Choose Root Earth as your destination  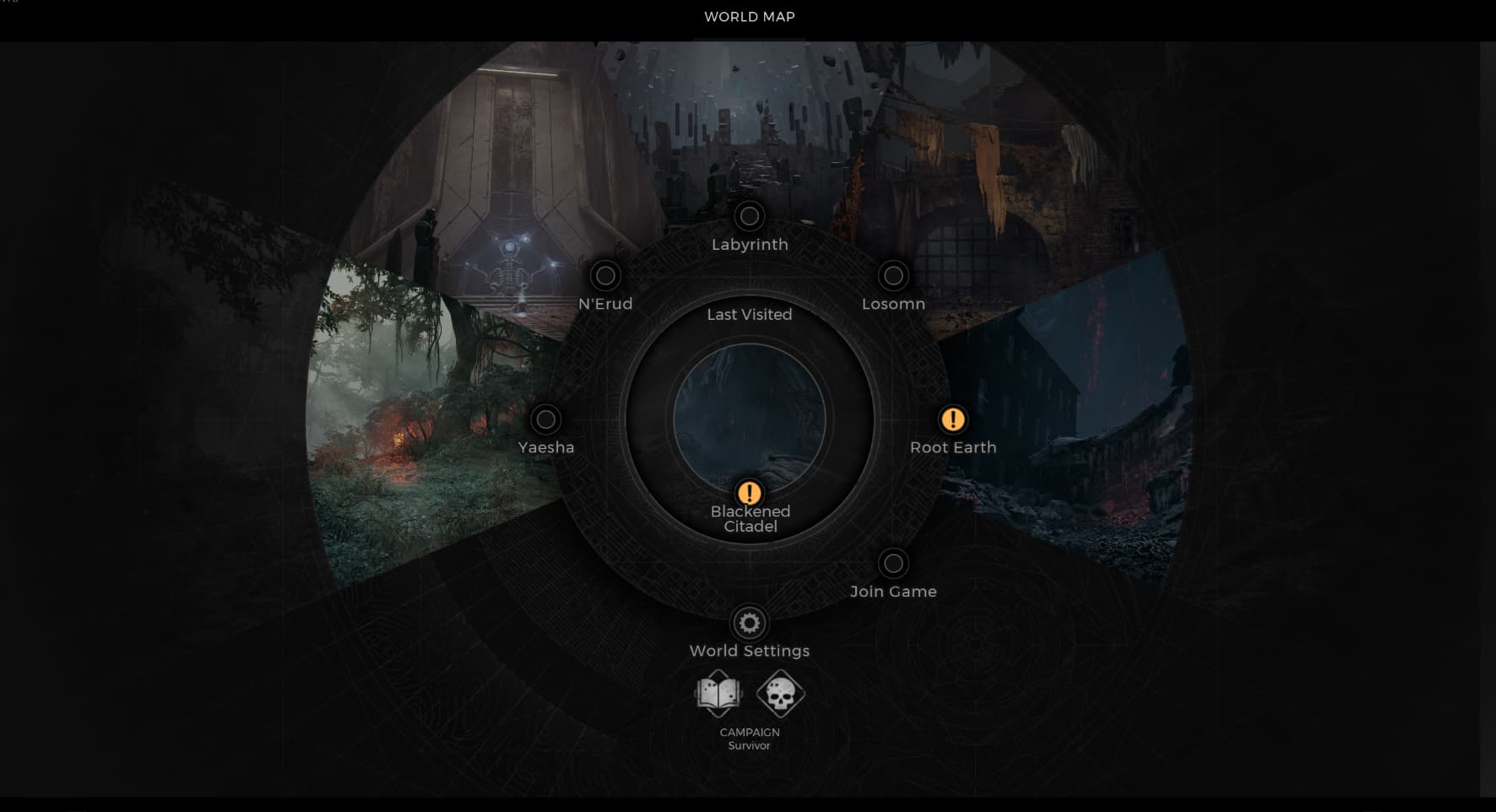[x=952, y=447]
